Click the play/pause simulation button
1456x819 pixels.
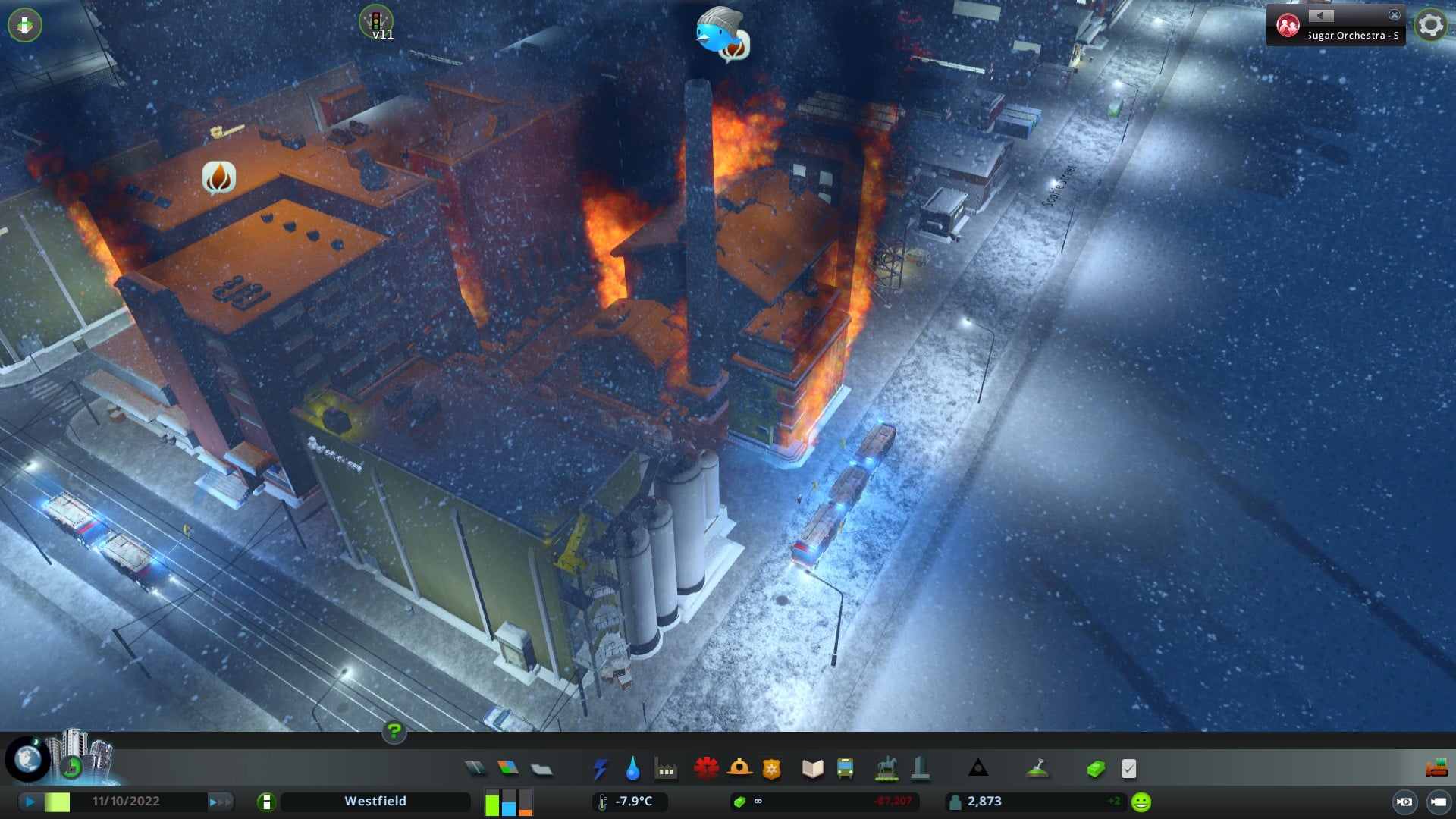(x=30, y=802)
